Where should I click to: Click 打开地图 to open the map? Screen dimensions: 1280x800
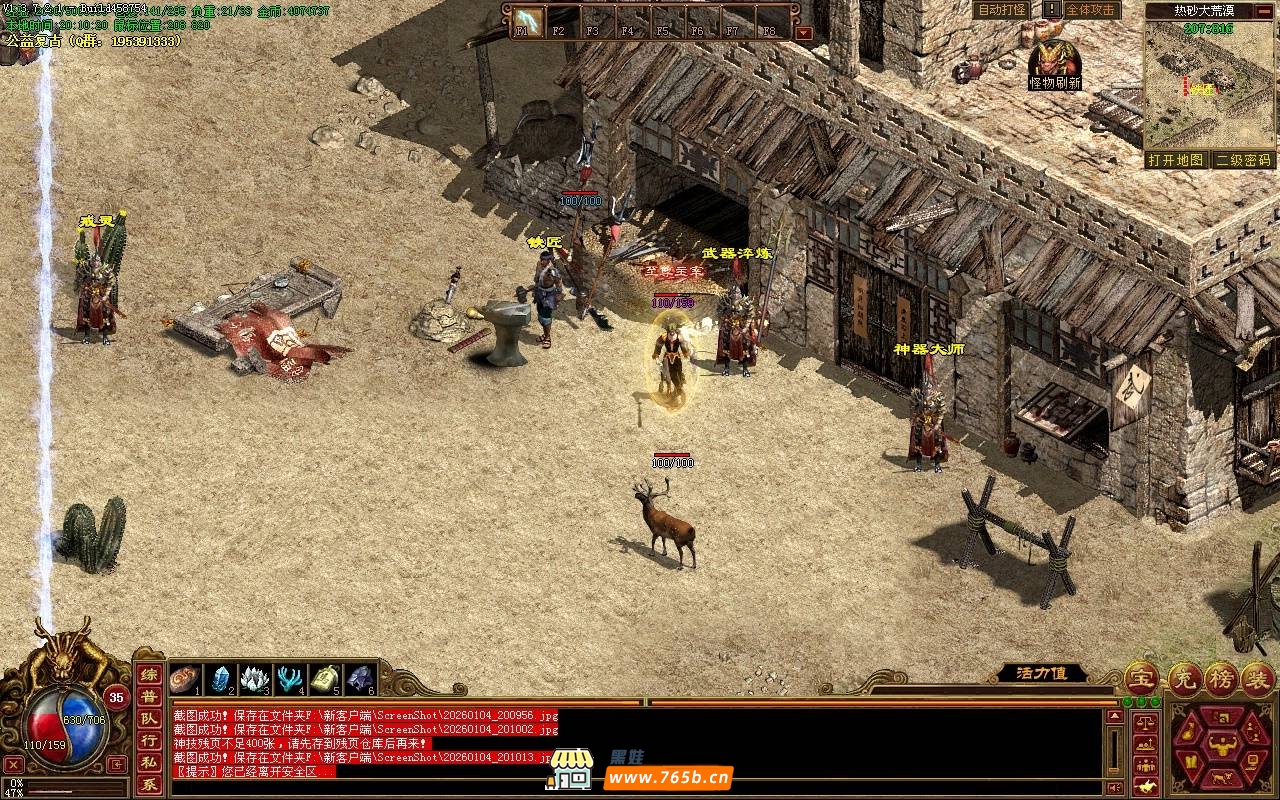click(1176, 160)
